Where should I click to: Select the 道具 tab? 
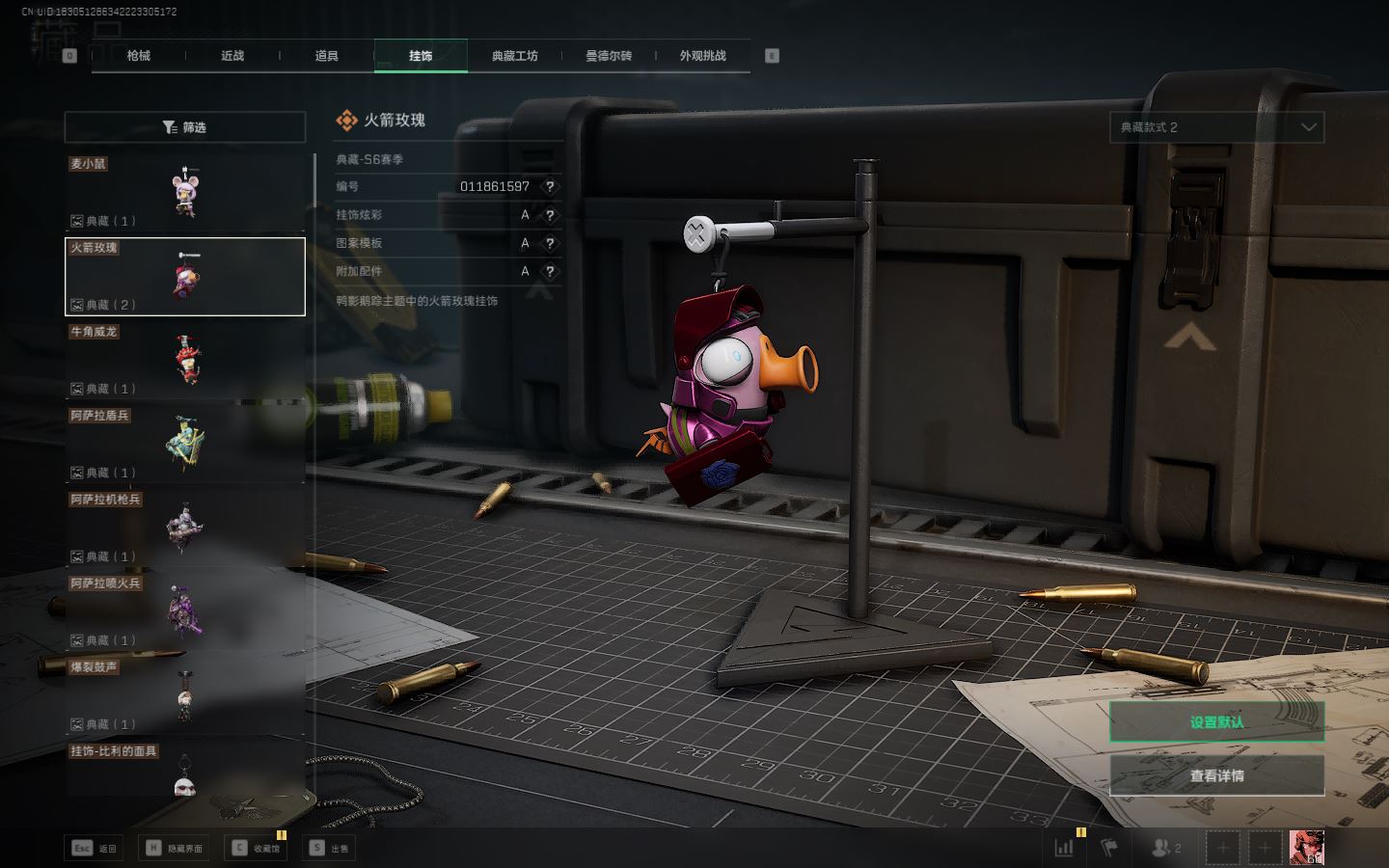327,56
